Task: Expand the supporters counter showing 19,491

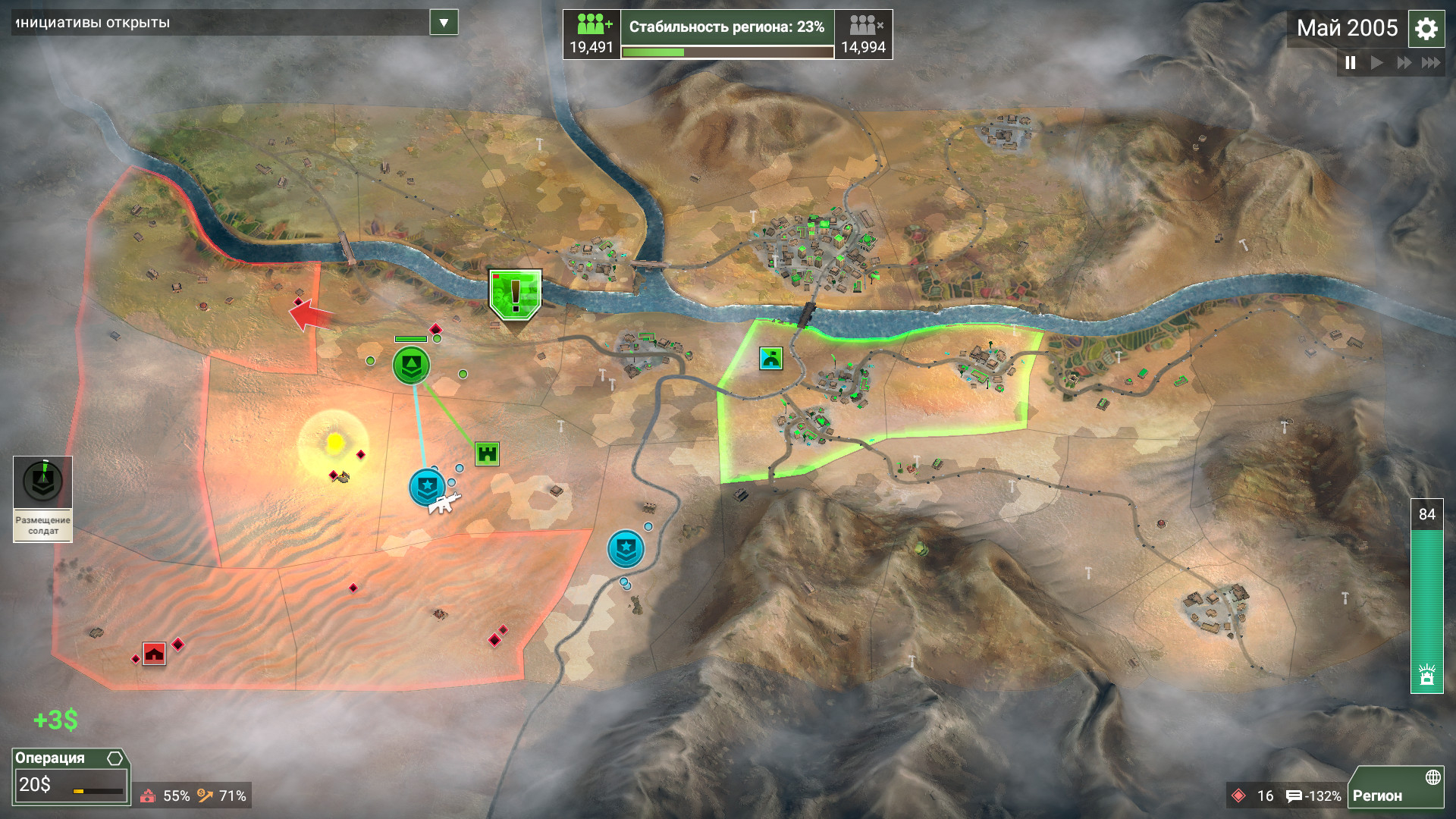Action: tap(591, 34)
